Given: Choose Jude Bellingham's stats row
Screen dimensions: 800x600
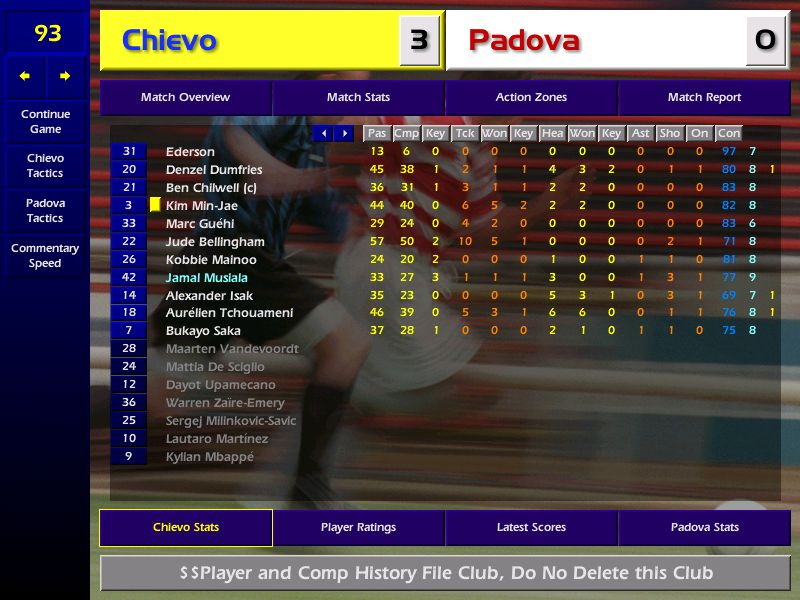Looking at the screenshot, I should point(215,242).
